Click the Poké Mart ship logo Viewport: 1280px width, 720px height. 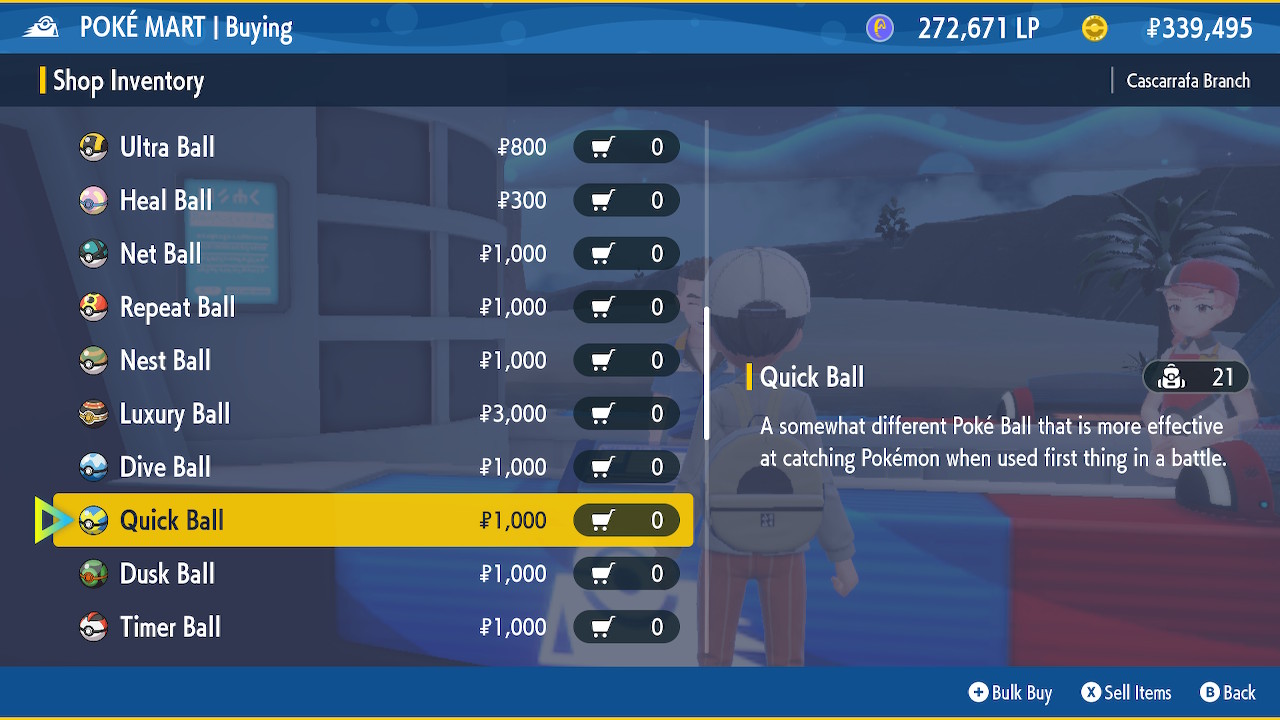pyautogui.click(x=41, y=26)
